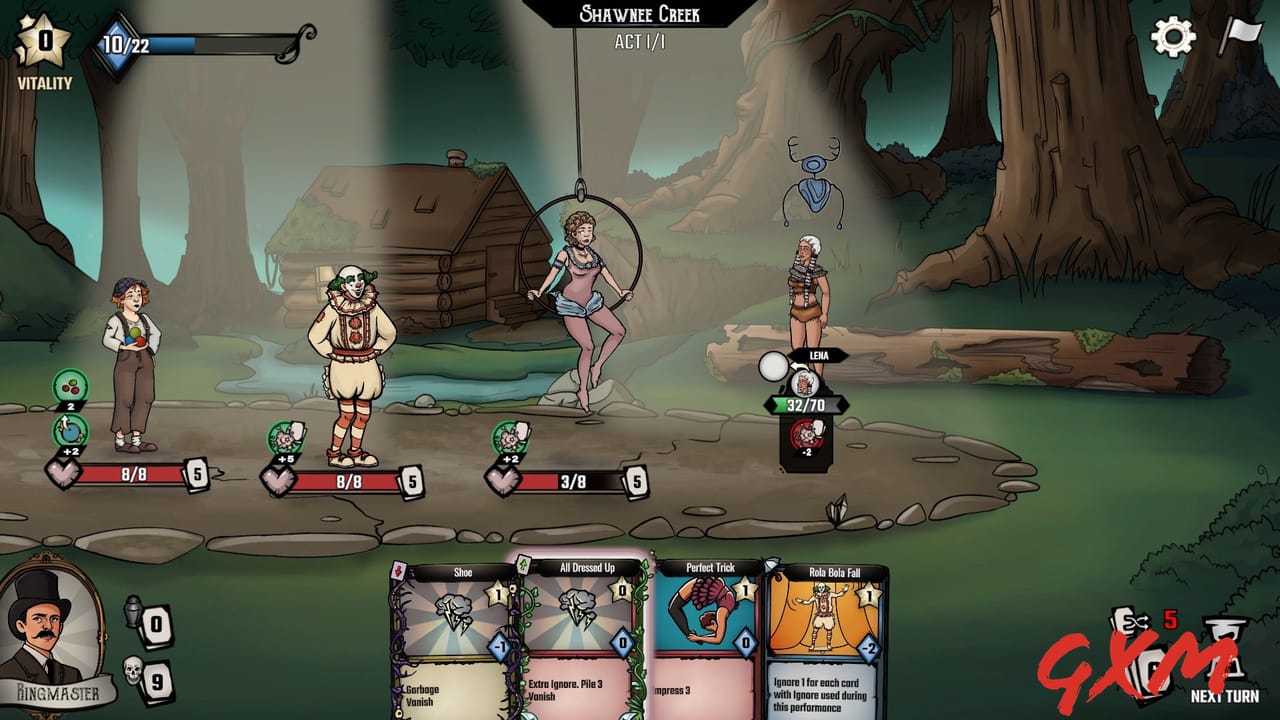Click the blue diamond deck icon on 10/22 bar
The height and width of the screenshot is (720, 1280).
click(x=117, y=44)
